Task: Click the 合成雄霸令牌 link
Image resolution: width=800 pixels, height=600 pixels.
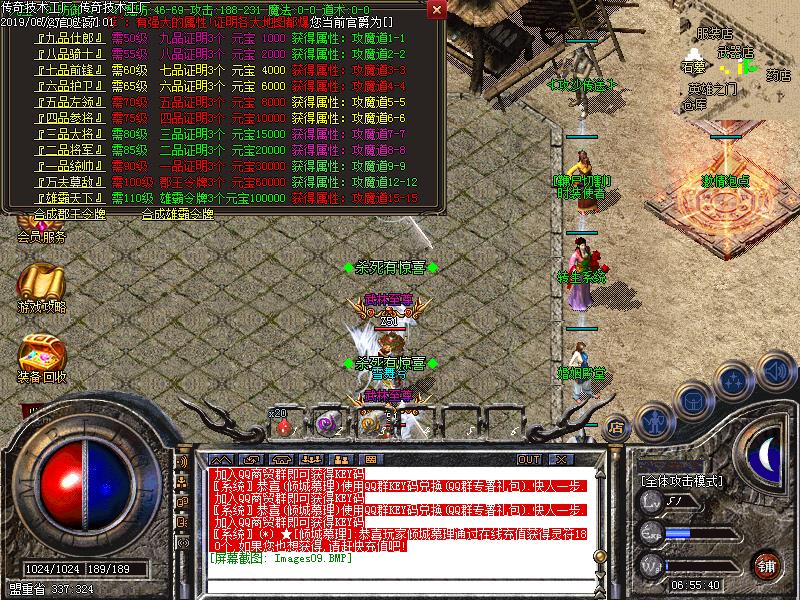Action: pos(176,213)
